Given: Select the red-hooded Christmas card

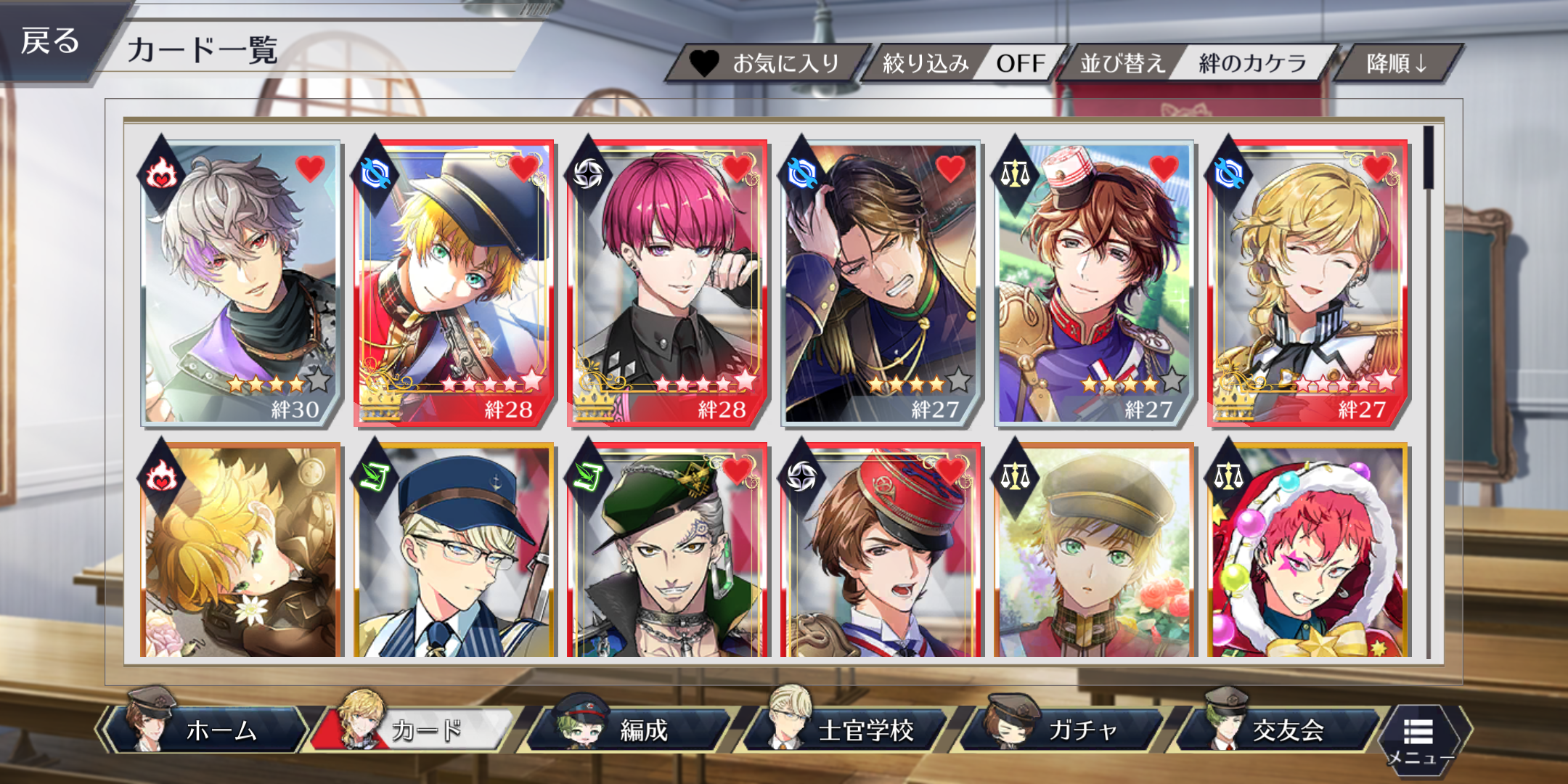Looking at the screenshot, I should tap(1308, 552).
